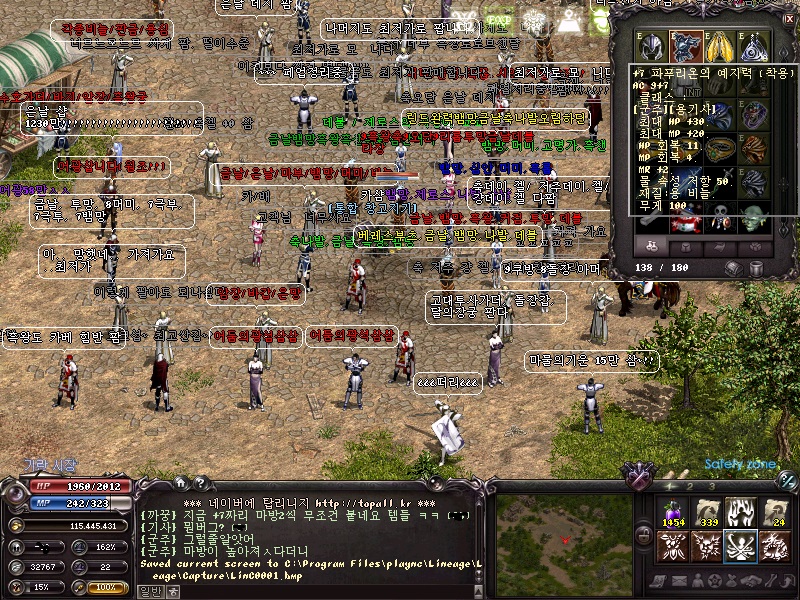Activate the dragon skill icon

tap(774, 546)
